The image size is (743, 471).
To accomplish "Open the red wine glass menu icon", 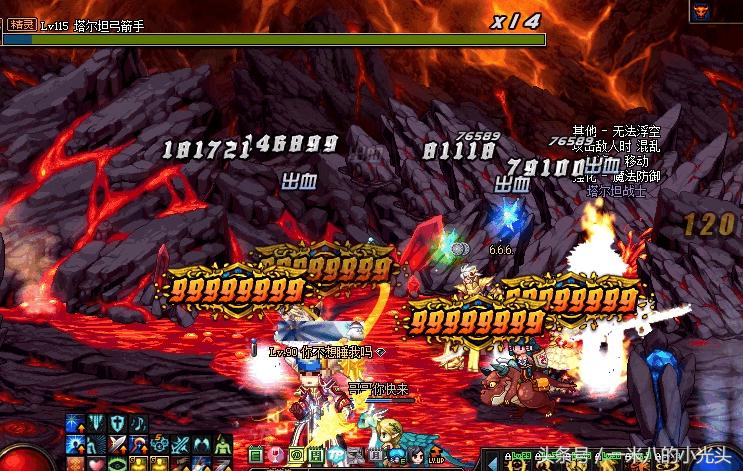I will point(276,455).
